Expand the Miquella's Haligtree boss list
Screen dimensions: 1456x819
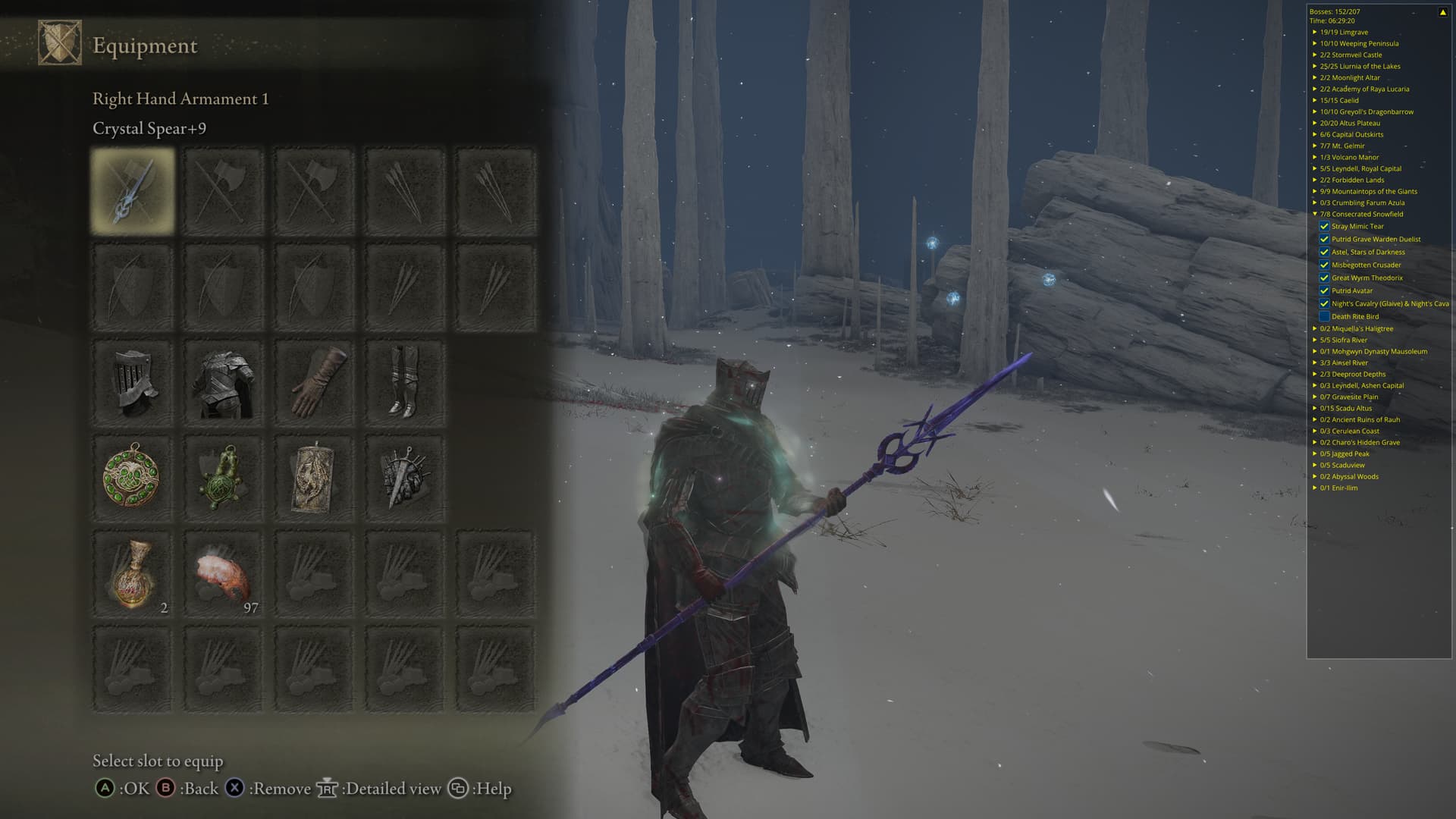pos(1315,328)
